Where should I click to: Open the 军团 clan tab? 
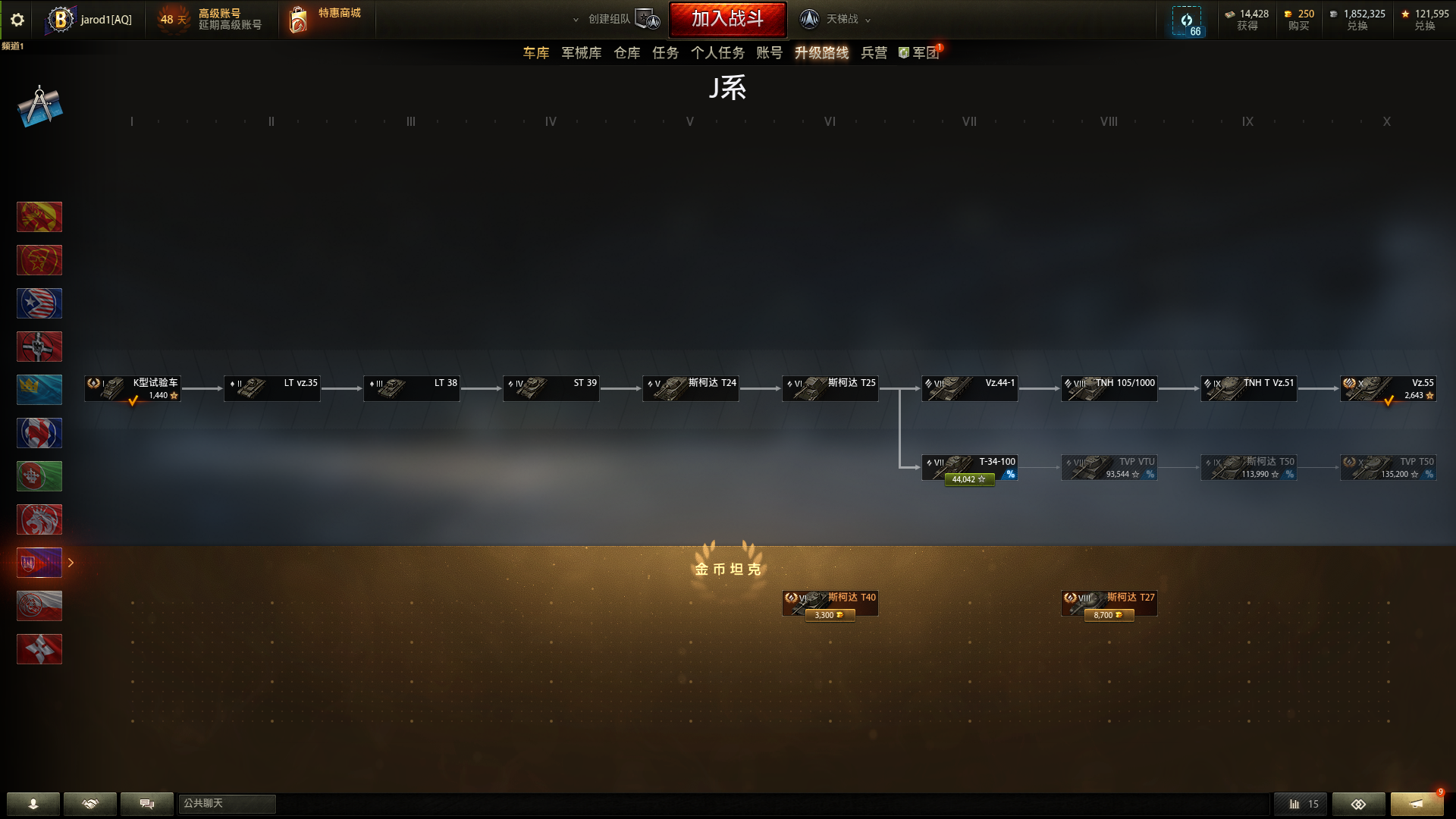coord(921,53)
